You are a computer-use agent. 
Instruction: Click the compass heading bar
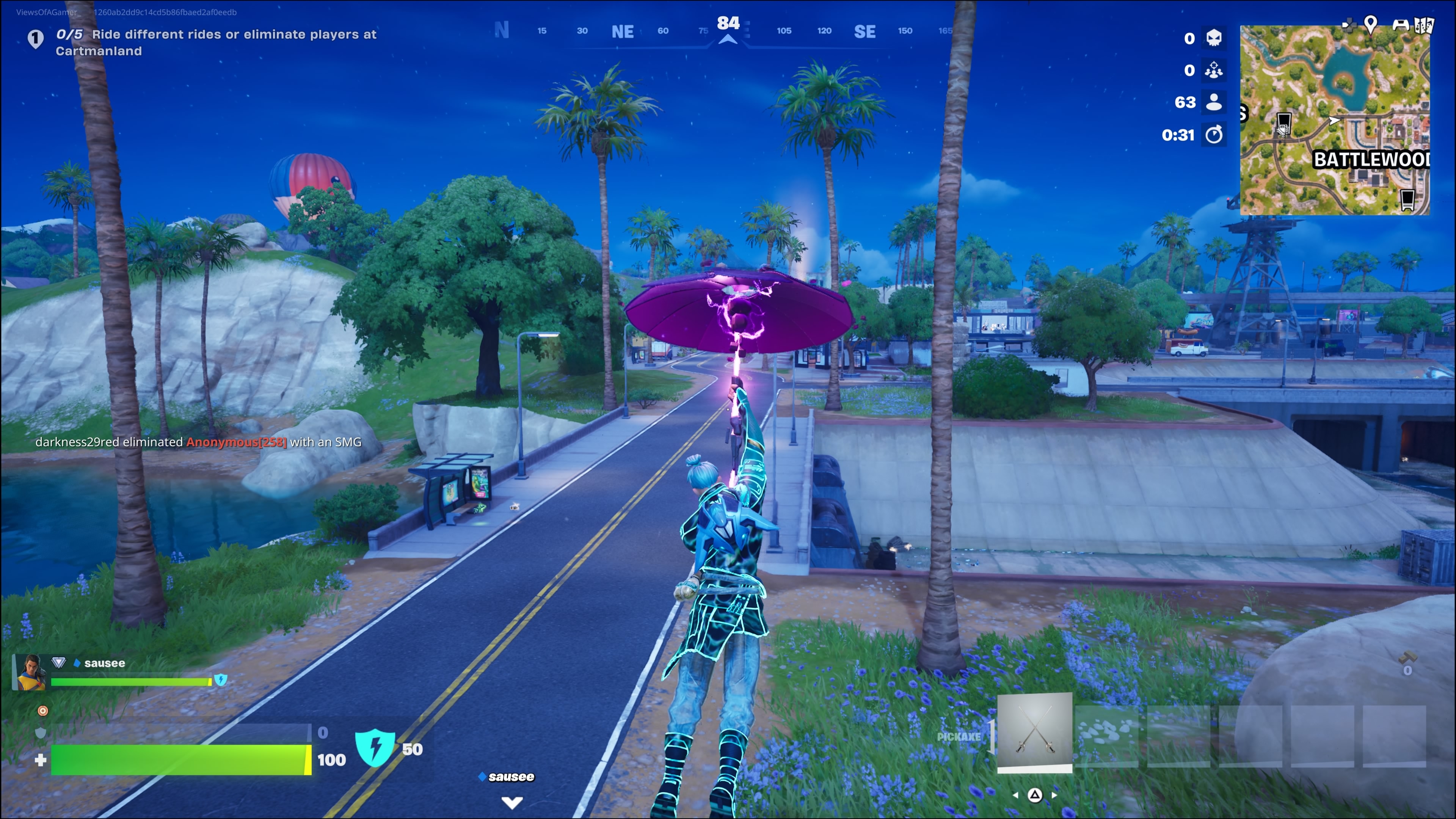728,31
